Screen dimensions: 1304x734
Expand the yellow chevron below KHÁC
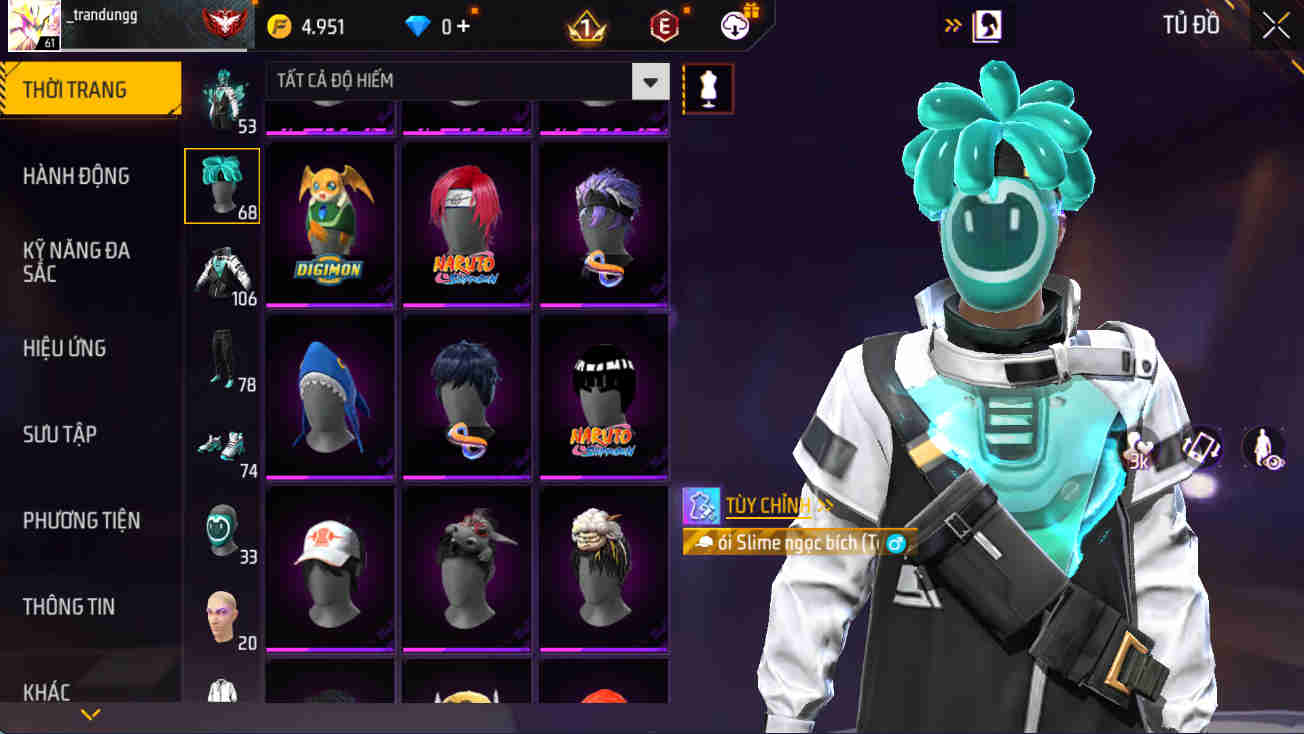[90, 713]
